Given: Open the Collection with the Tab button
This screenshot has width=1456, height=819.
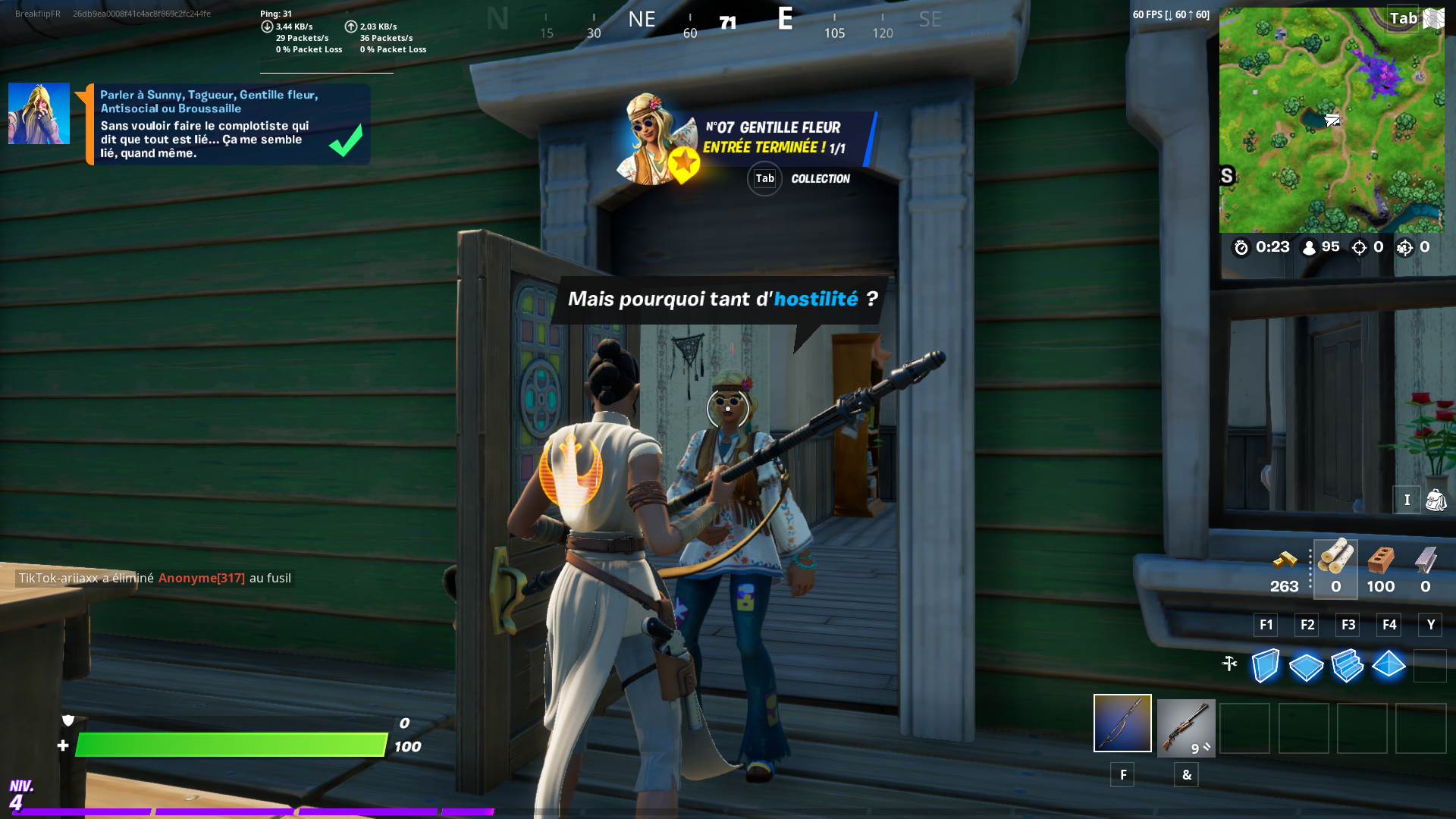Looking at the screenshot, I should click(764, 178).
